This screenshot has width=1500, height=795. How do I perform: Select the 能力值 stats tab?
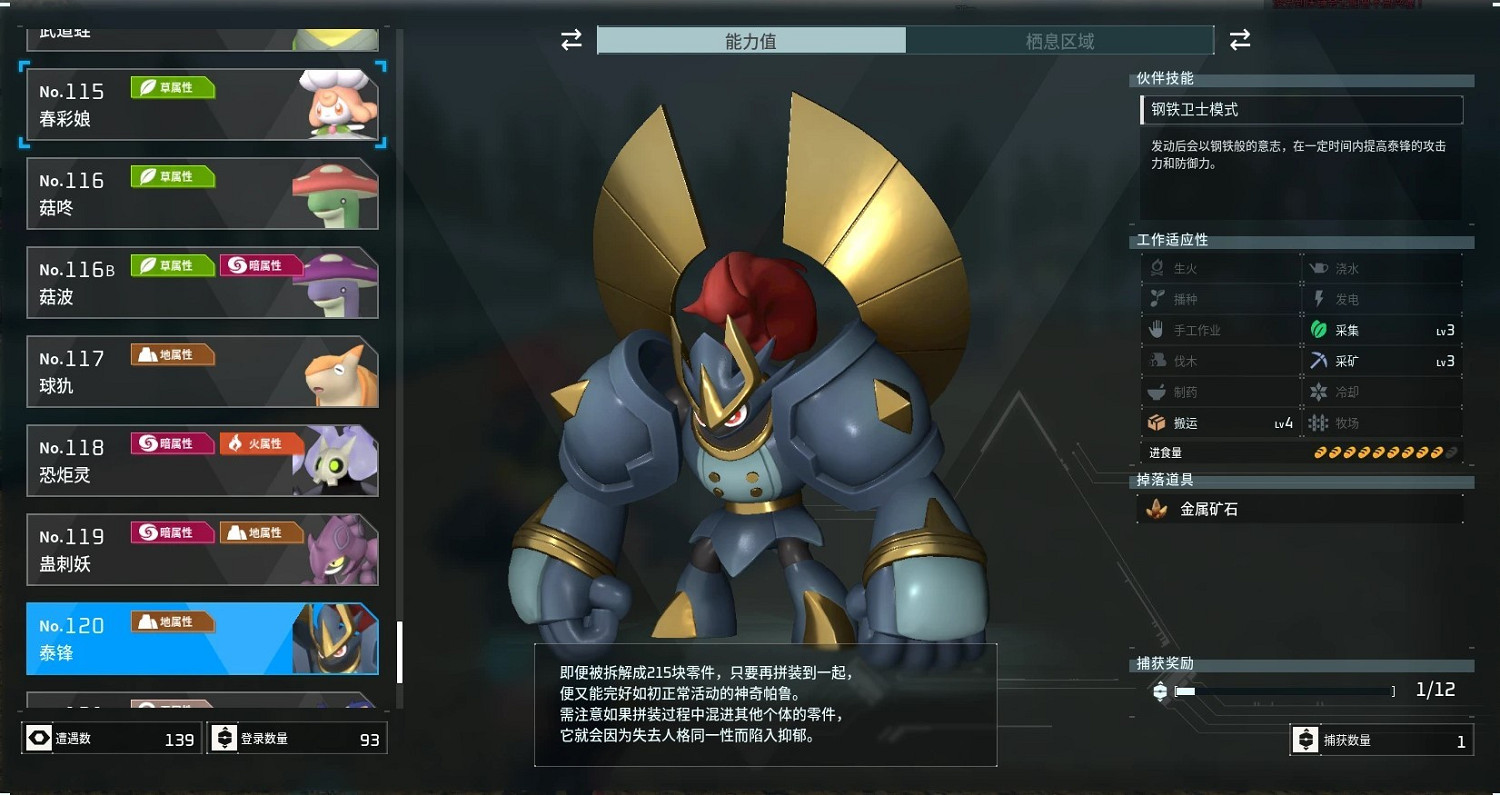click(x=751, y=40)
